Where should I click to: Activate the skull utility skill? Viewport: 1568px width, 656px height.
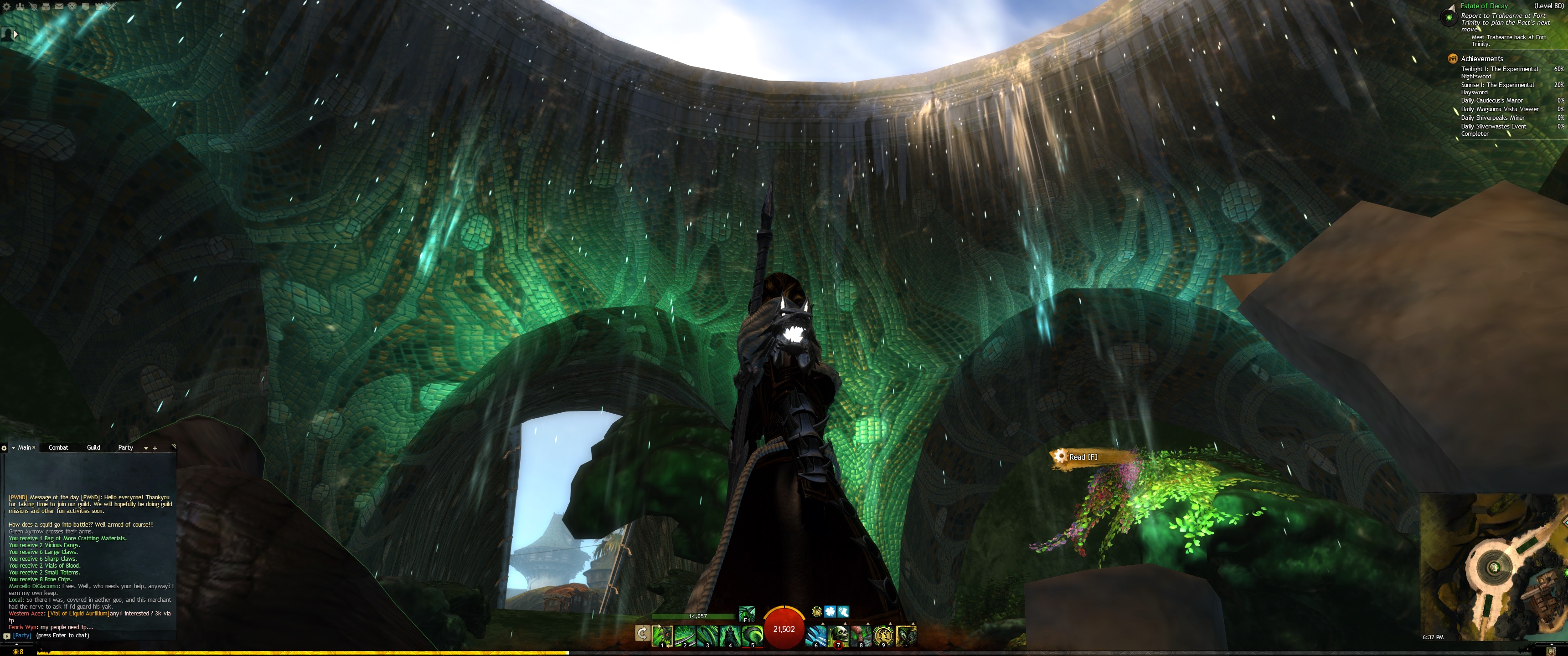[839, 635]
